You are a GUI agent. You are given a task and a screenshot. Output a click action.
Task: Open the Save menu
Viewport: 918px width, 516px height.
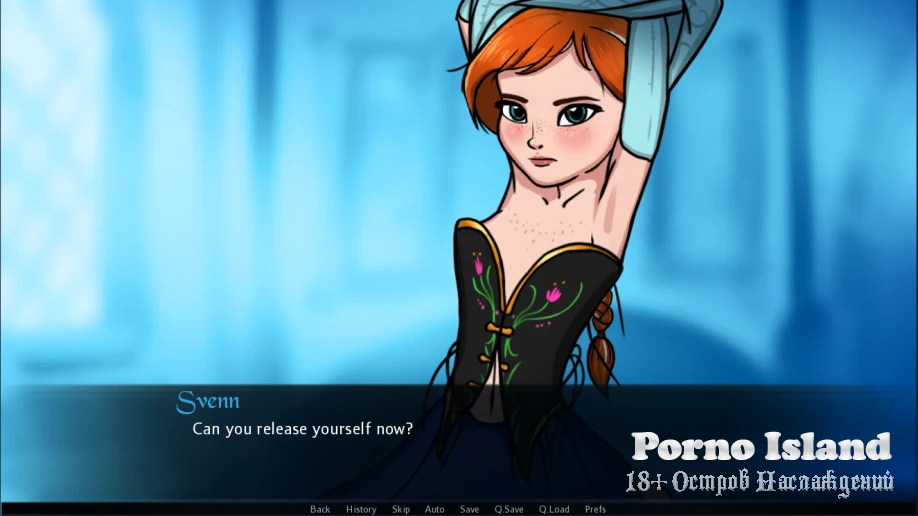coord(469,509)
